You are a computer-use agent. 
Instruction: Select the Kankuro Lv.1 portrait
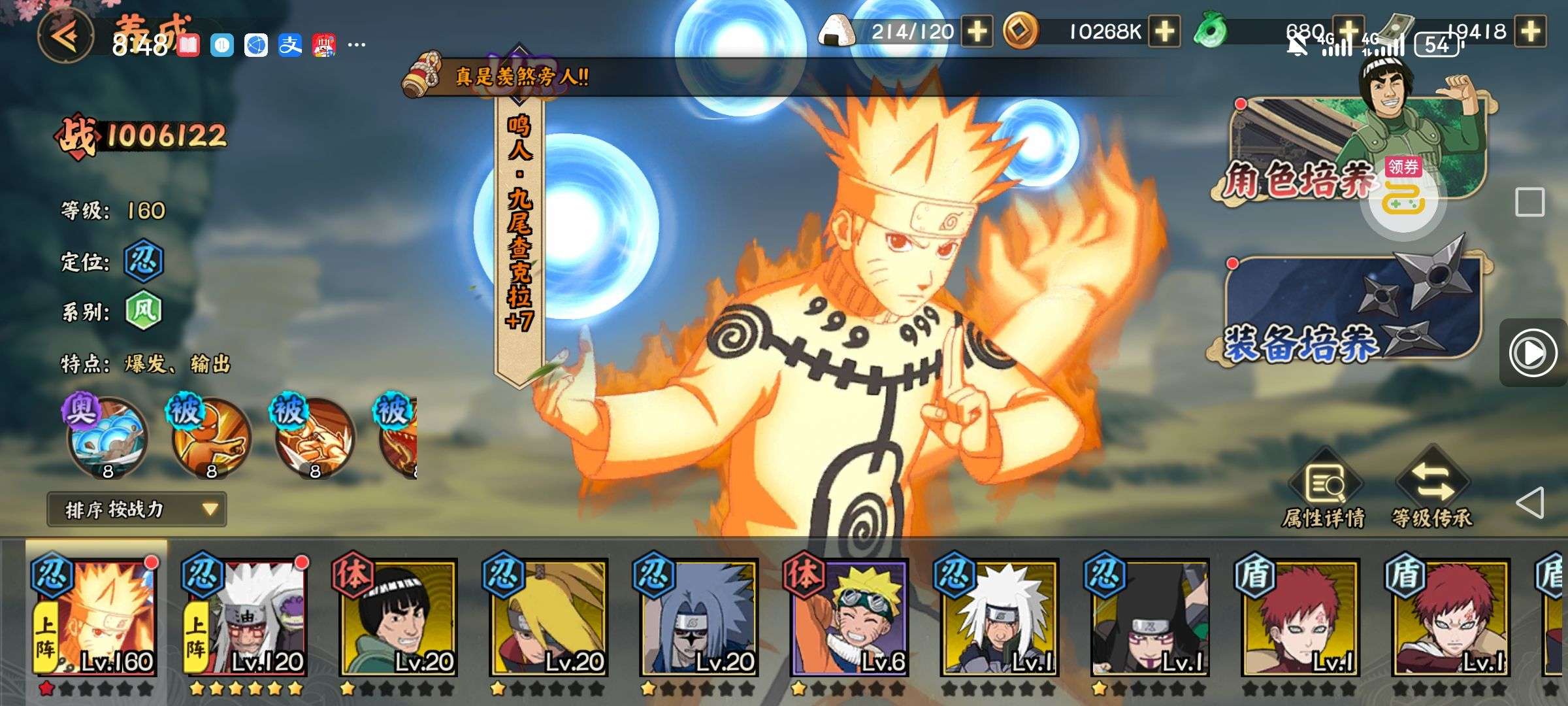coord(1149,618)
